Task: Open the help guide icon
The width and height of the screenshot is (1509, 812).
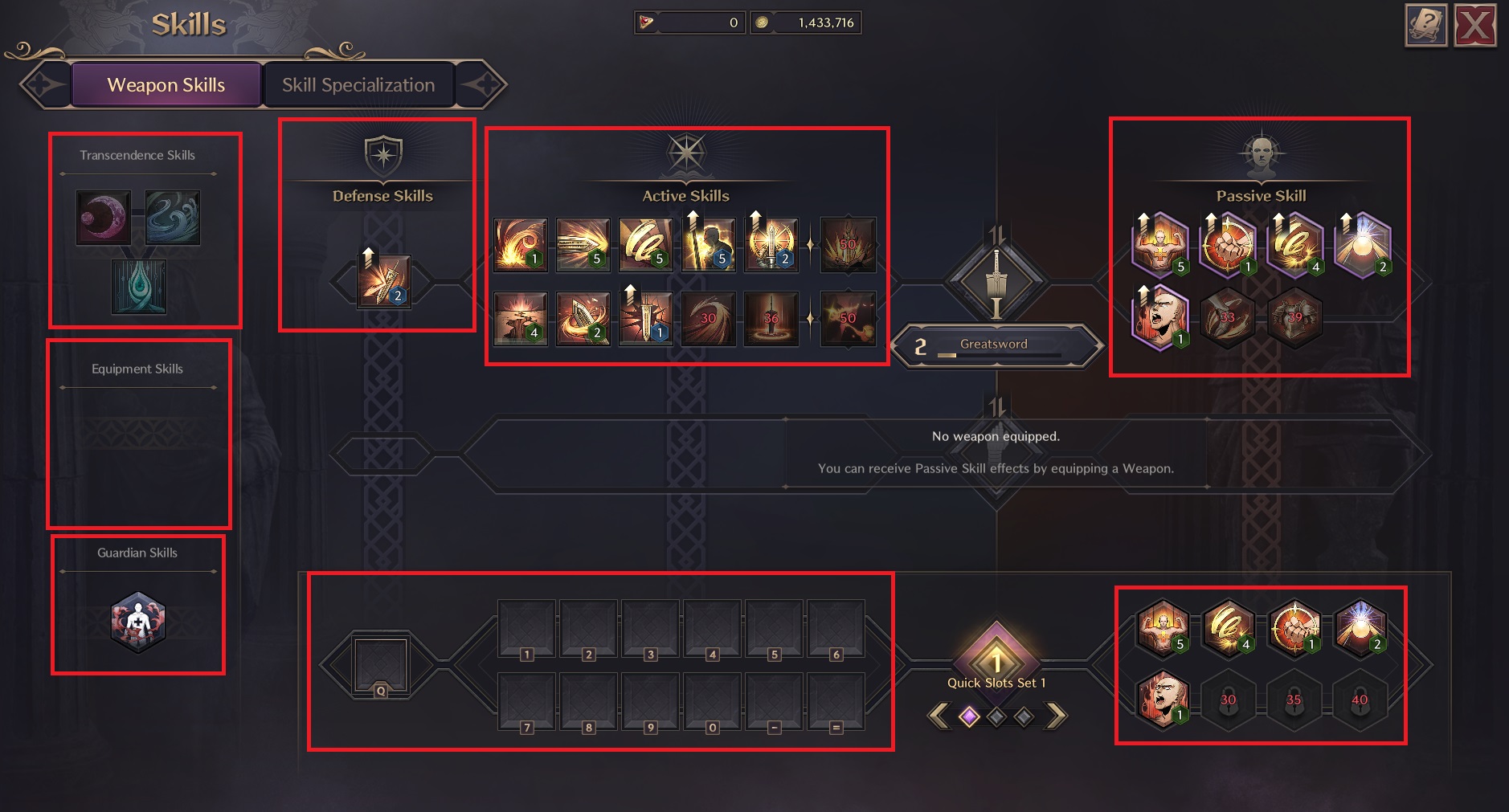Action: [x=1425, y=26]
